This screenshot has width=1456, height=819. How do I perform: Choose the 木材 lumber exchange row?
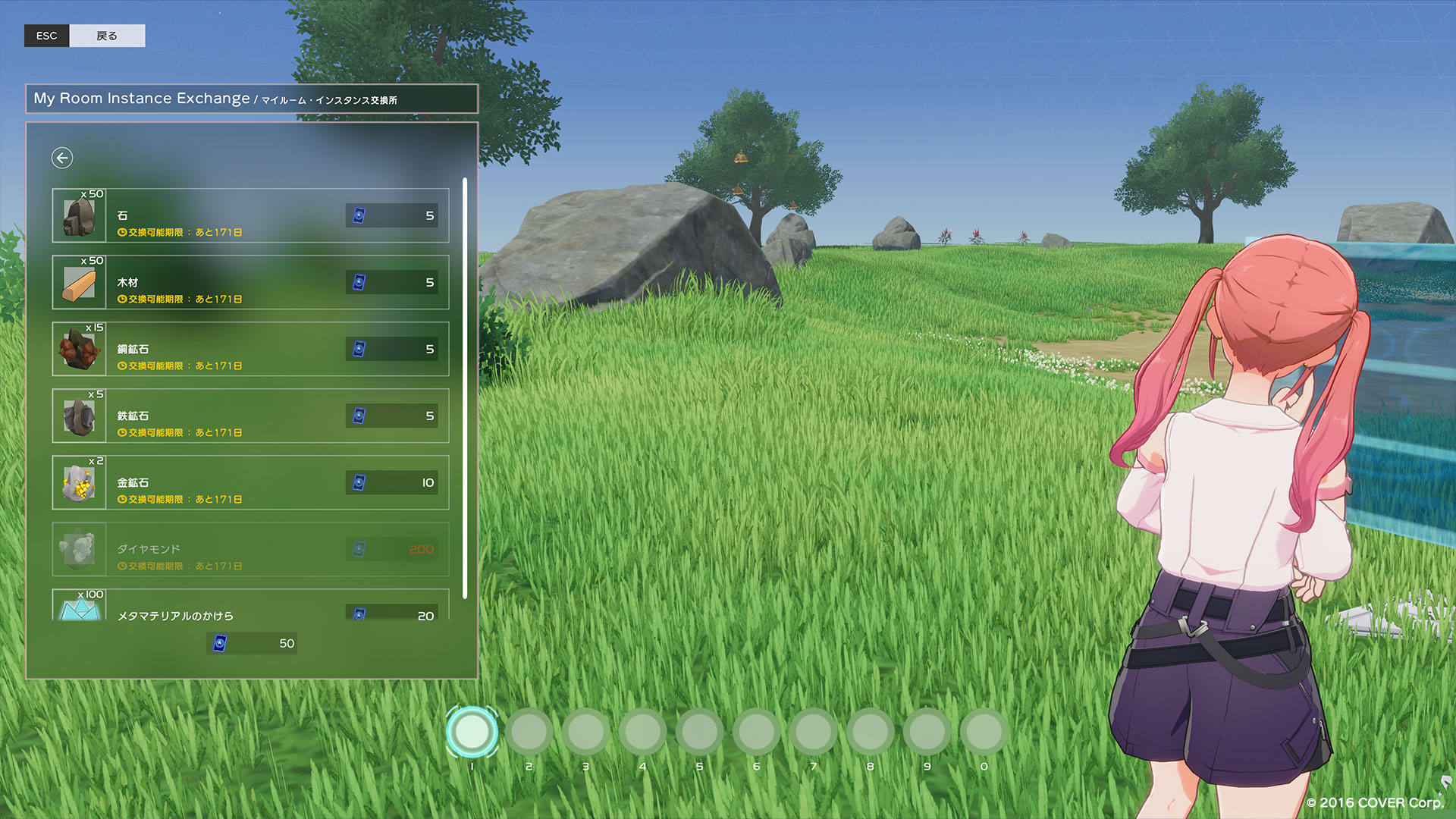pyautogui.click(x=250, y=283)
